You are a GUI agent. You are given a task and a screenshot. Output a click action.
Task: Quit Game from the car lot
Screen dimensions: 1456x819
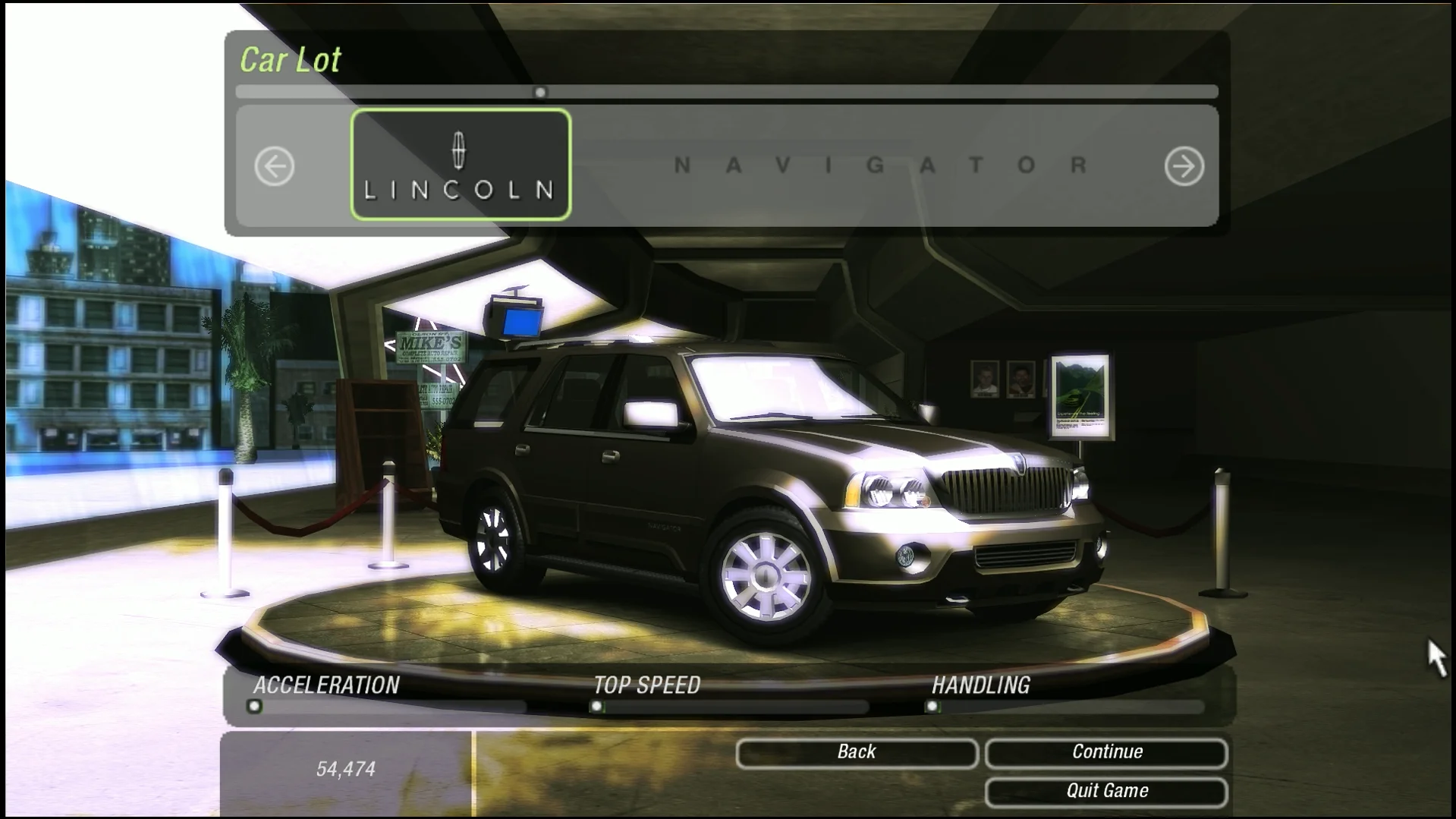(1106, 791)
